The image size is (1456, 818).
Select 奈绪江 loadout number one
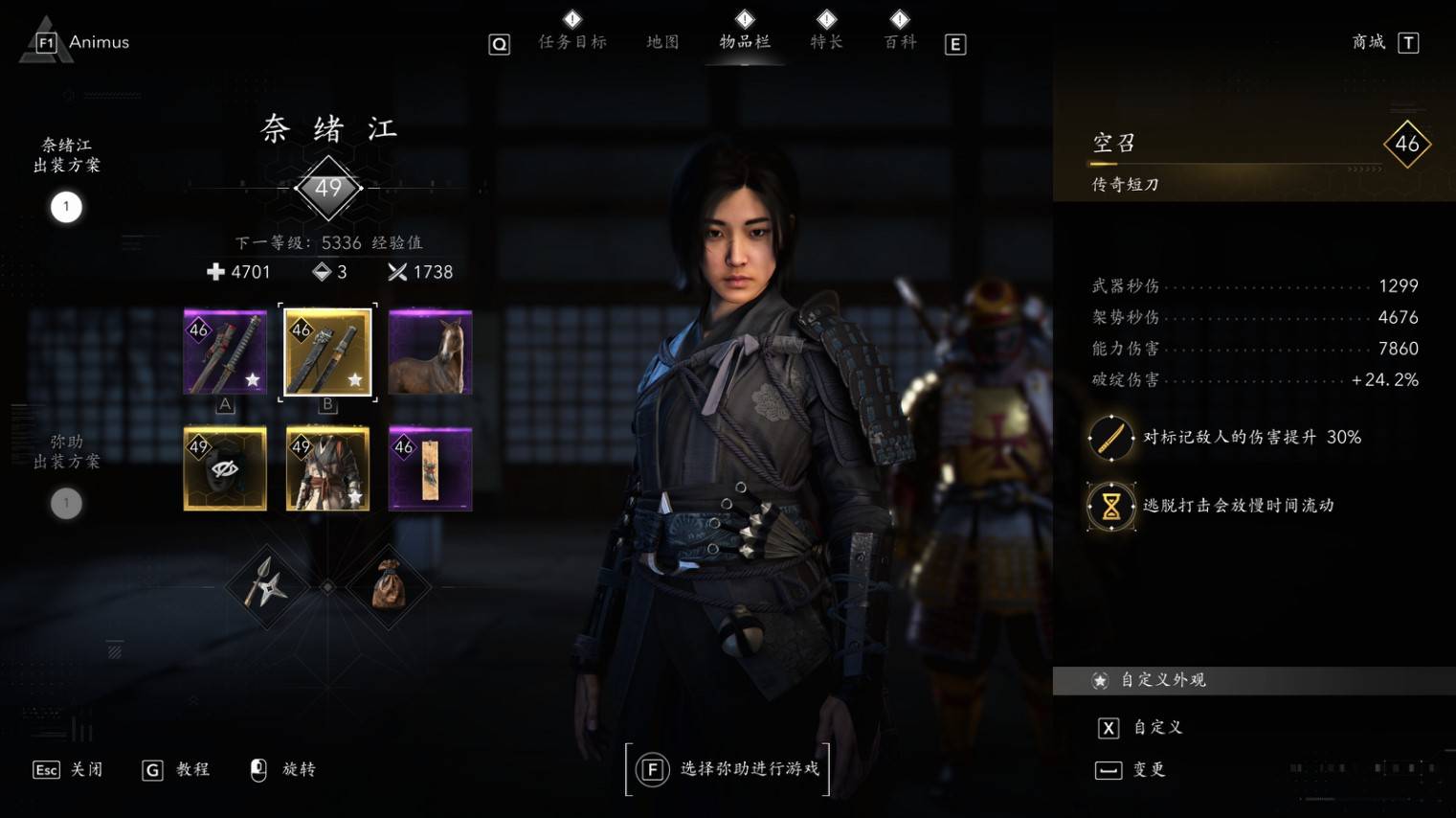[66, 207]
